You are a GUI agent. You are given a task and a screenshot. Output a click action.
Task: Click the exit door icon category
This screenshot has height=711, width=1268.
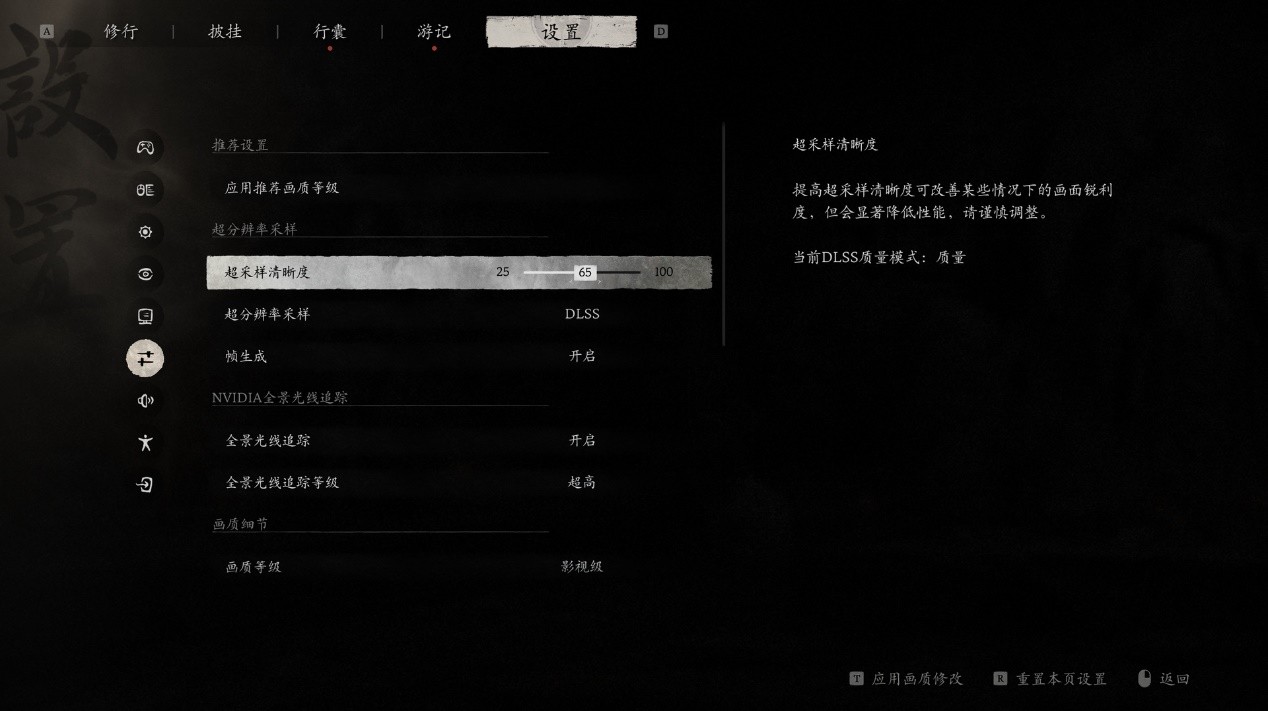145,485
